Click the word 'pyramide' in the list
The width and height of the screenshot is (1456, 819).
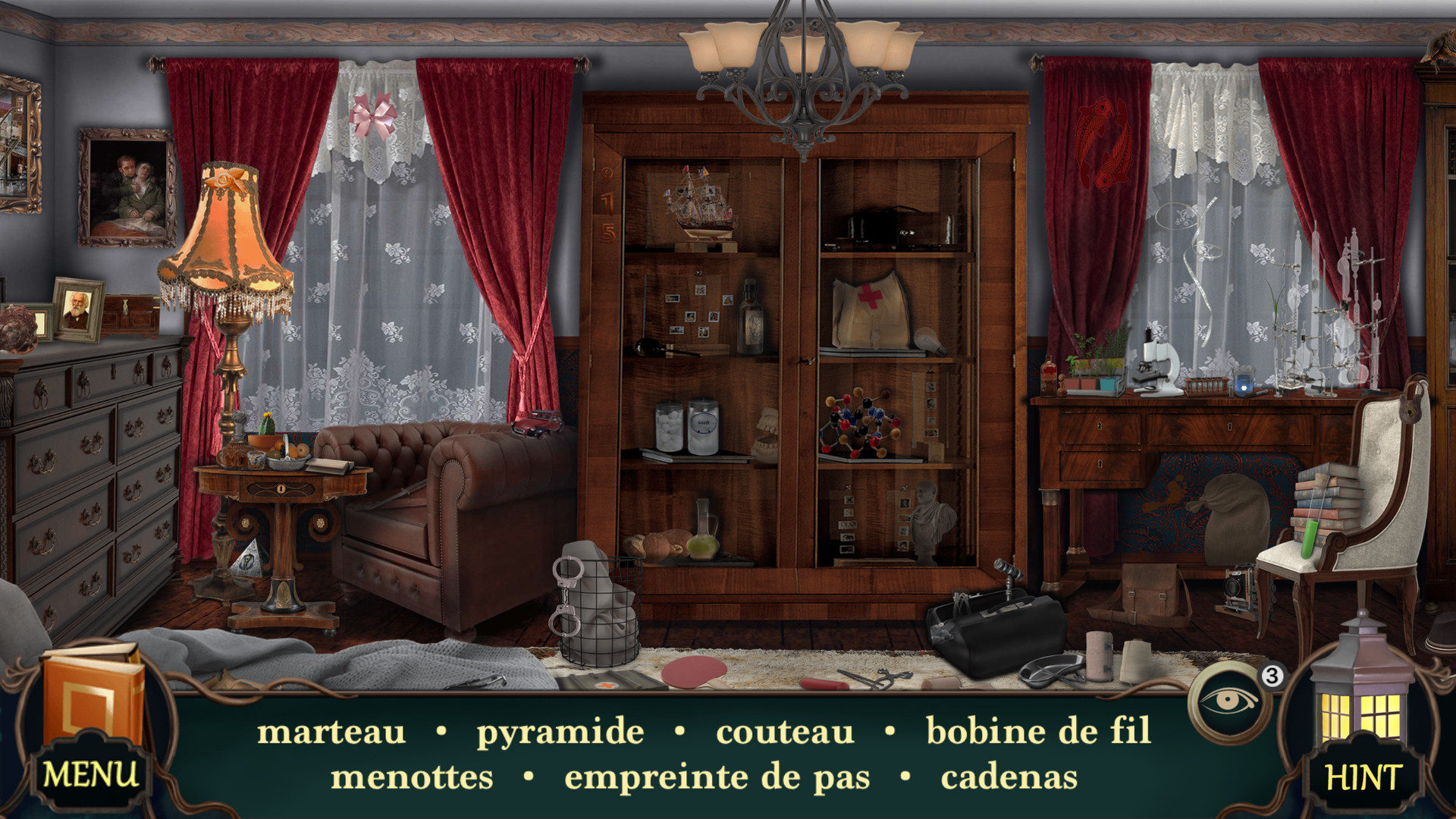click(x=559, y=732)
